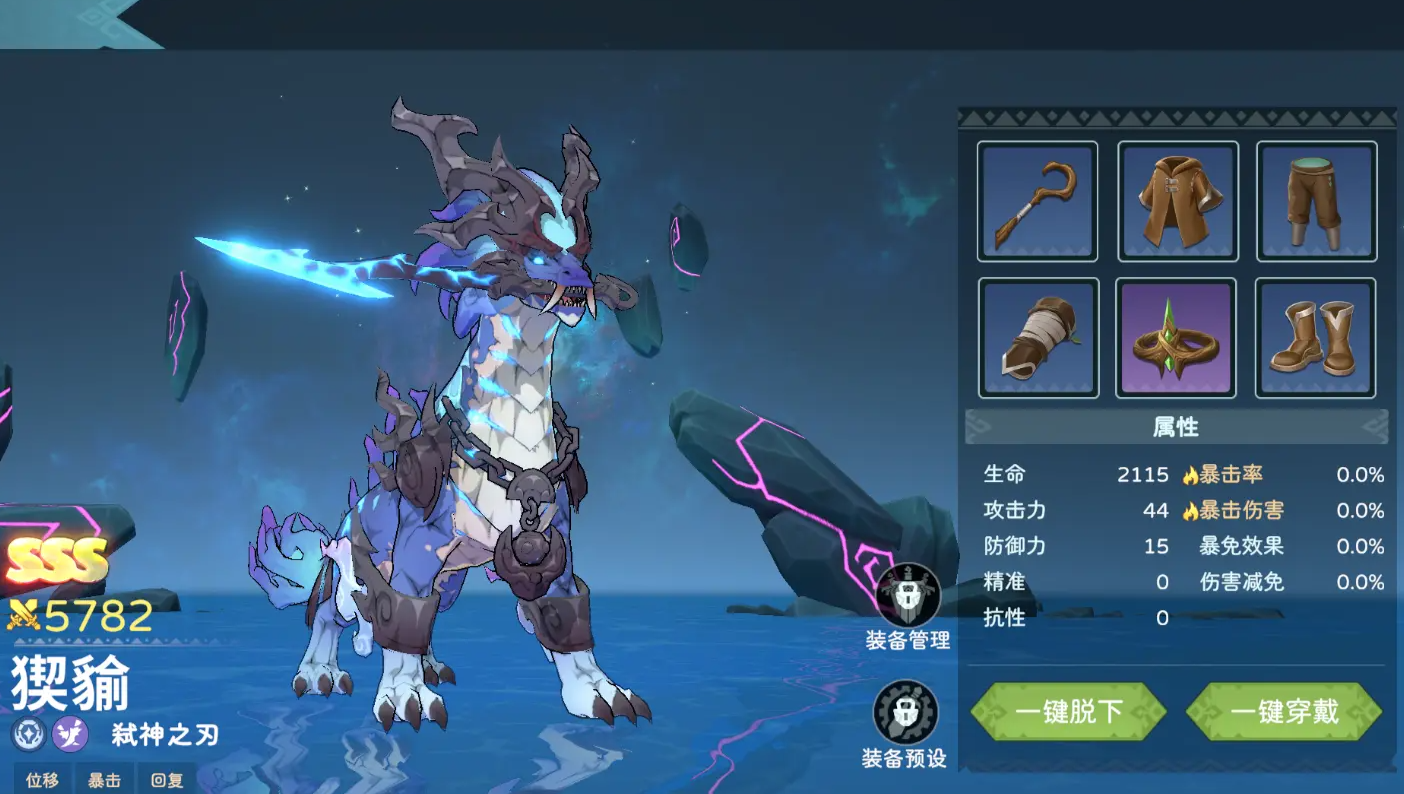Select the wooden staff weapon slot
The height and width of the screenshot is (794, 1404).
1037,201
